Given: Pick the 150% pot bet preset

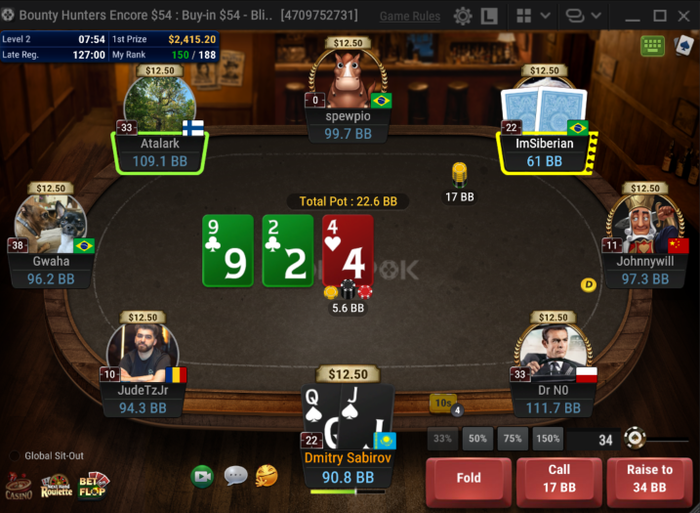Looking at the screenshot, I should [548, 439].
